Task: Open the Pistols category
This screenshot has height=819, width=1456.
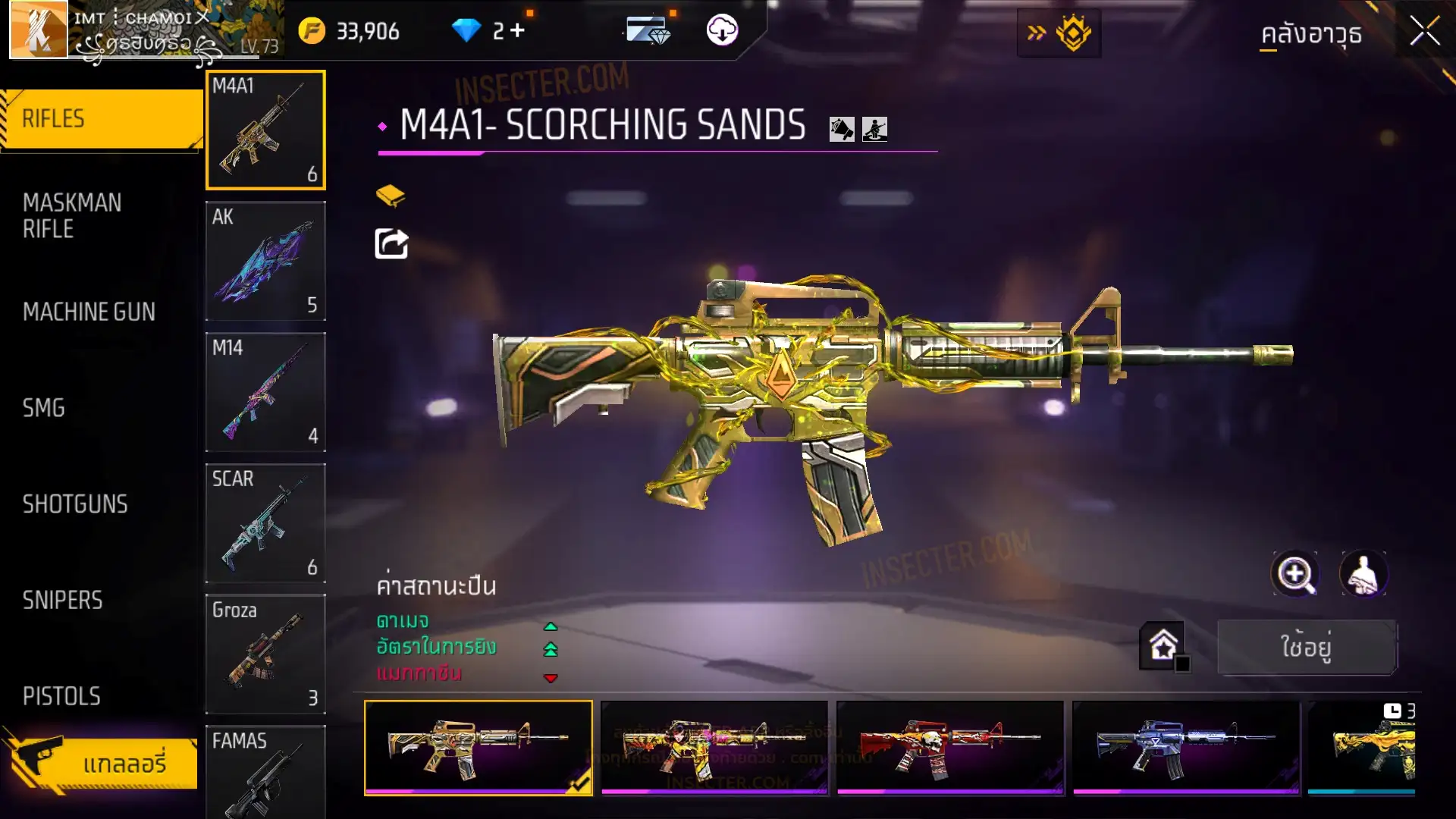Action: coord(61,696)
